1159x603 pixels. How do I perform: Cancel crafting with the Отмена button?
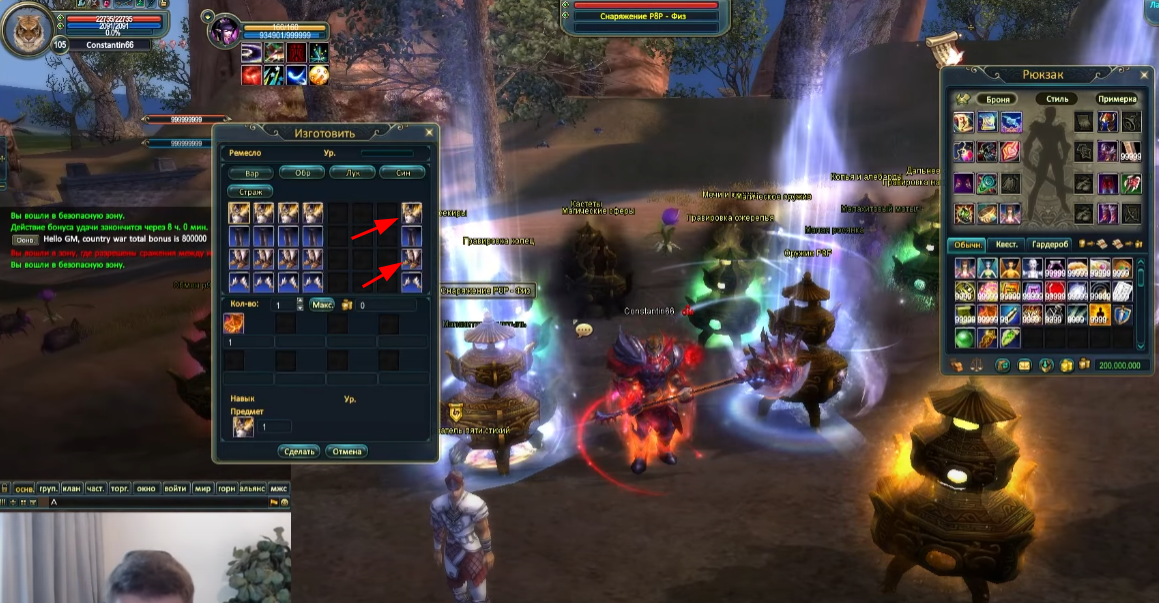346,451
